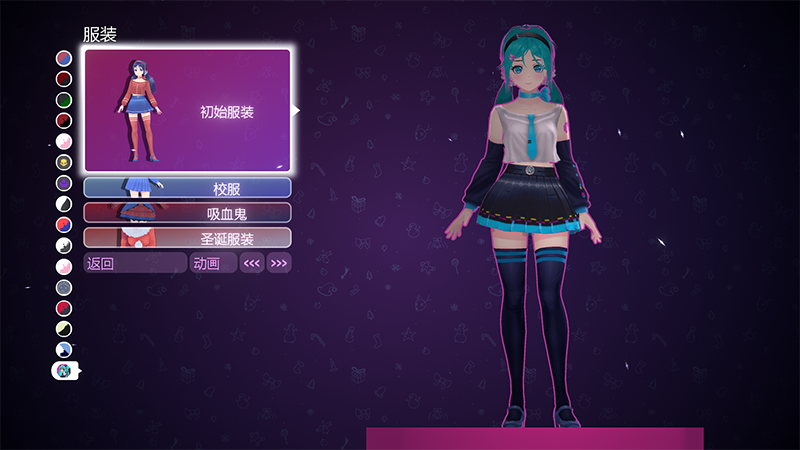Choose the gray color swatch

[64, 287]
